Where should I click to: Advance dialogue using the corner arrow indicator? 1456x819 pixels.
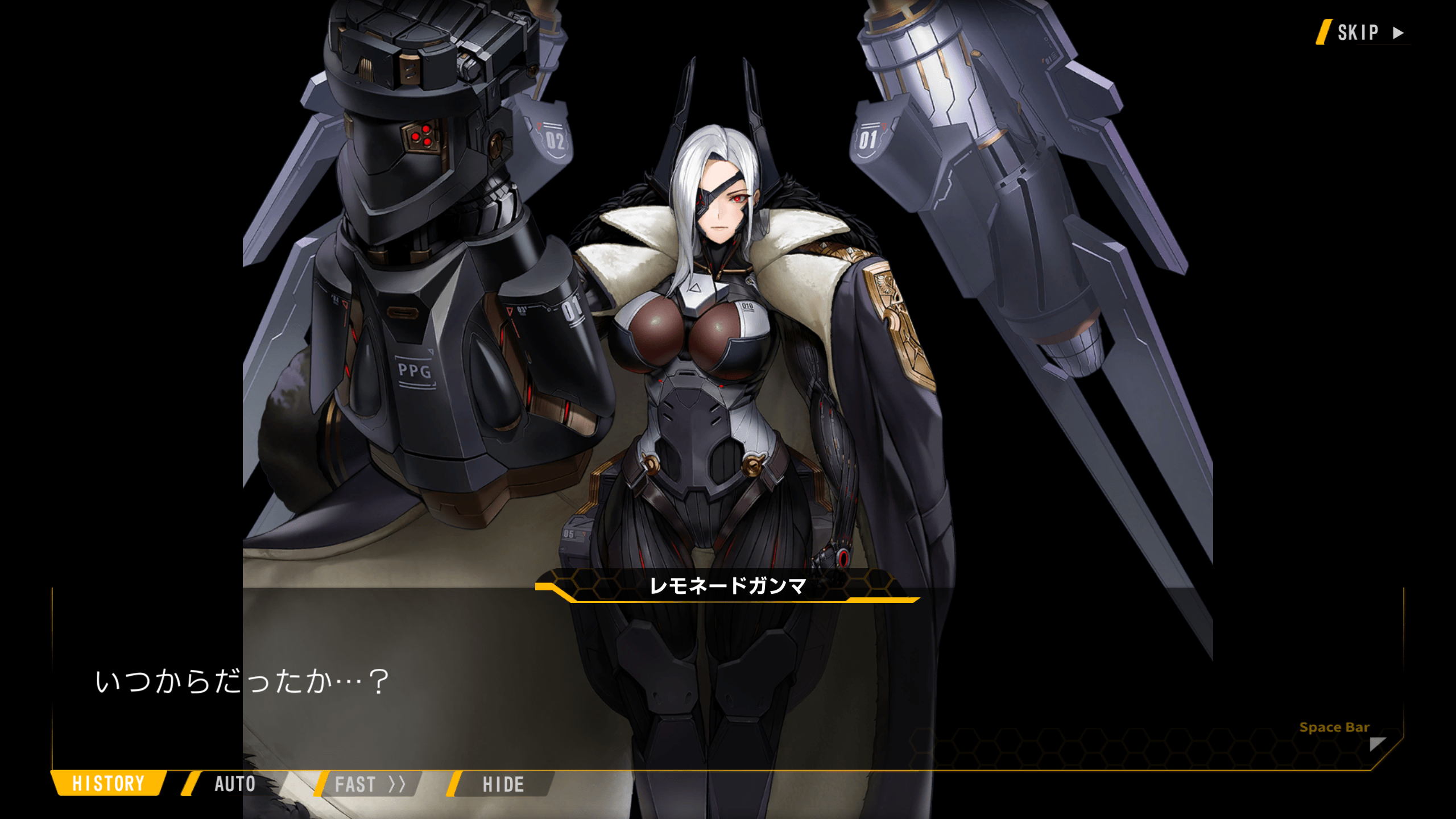tap(1377, 744)
